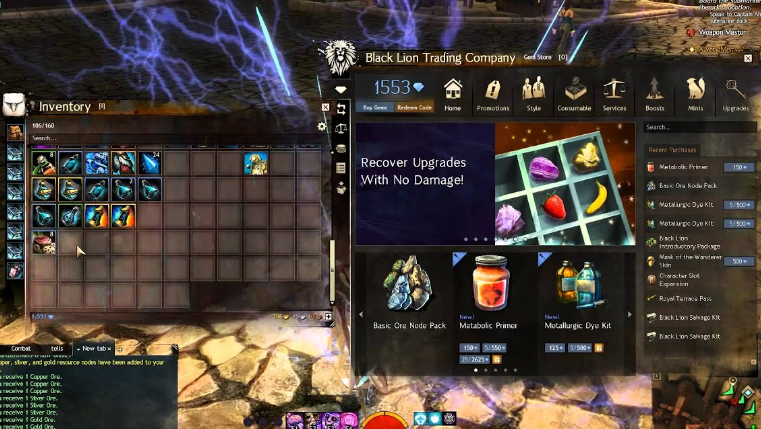Open the inventory gear options
This screenshot has height=429, width=761.
coord(321,127)
